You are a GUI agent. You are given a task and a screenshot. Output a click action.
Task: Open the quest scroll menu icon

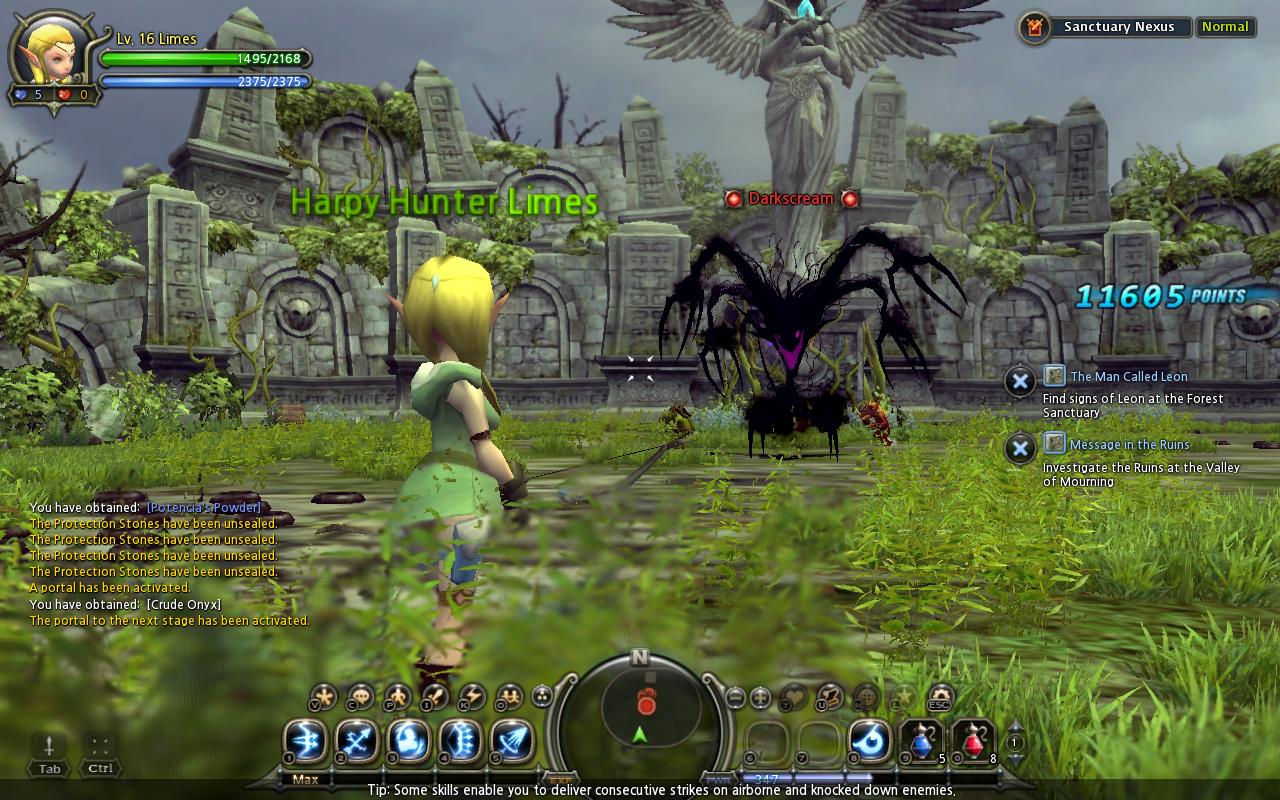(x=830, y=696)
